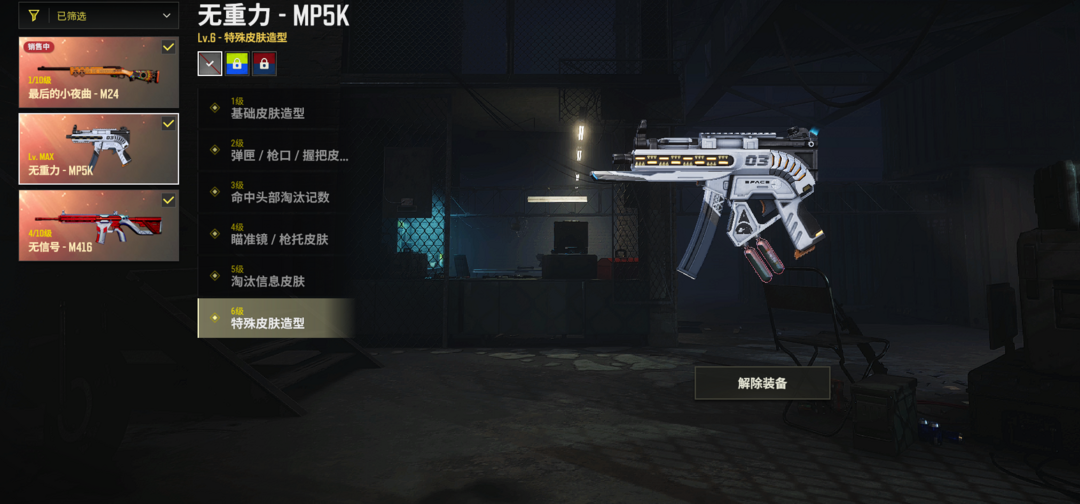This screenshot has width=1080, height=504.
Task: Select the locked dark red skin variant
Action: 264,64
